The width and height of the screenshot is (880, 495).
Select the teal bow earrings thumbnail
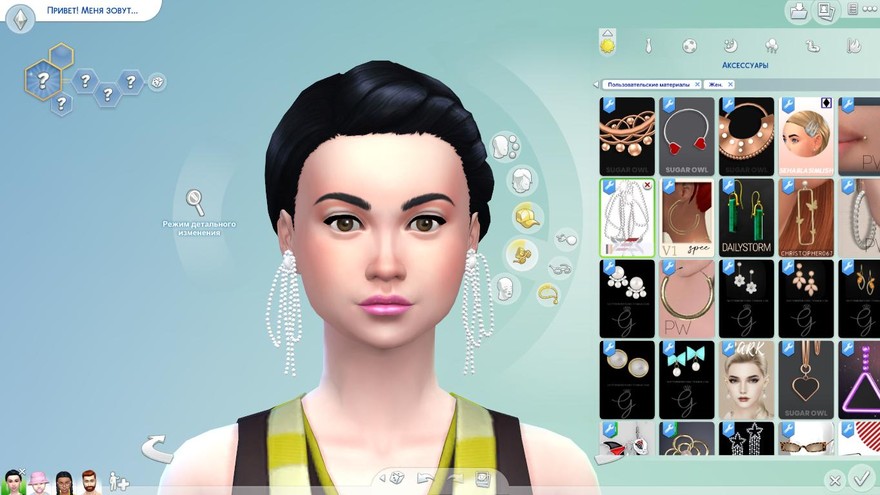point(686,379)
